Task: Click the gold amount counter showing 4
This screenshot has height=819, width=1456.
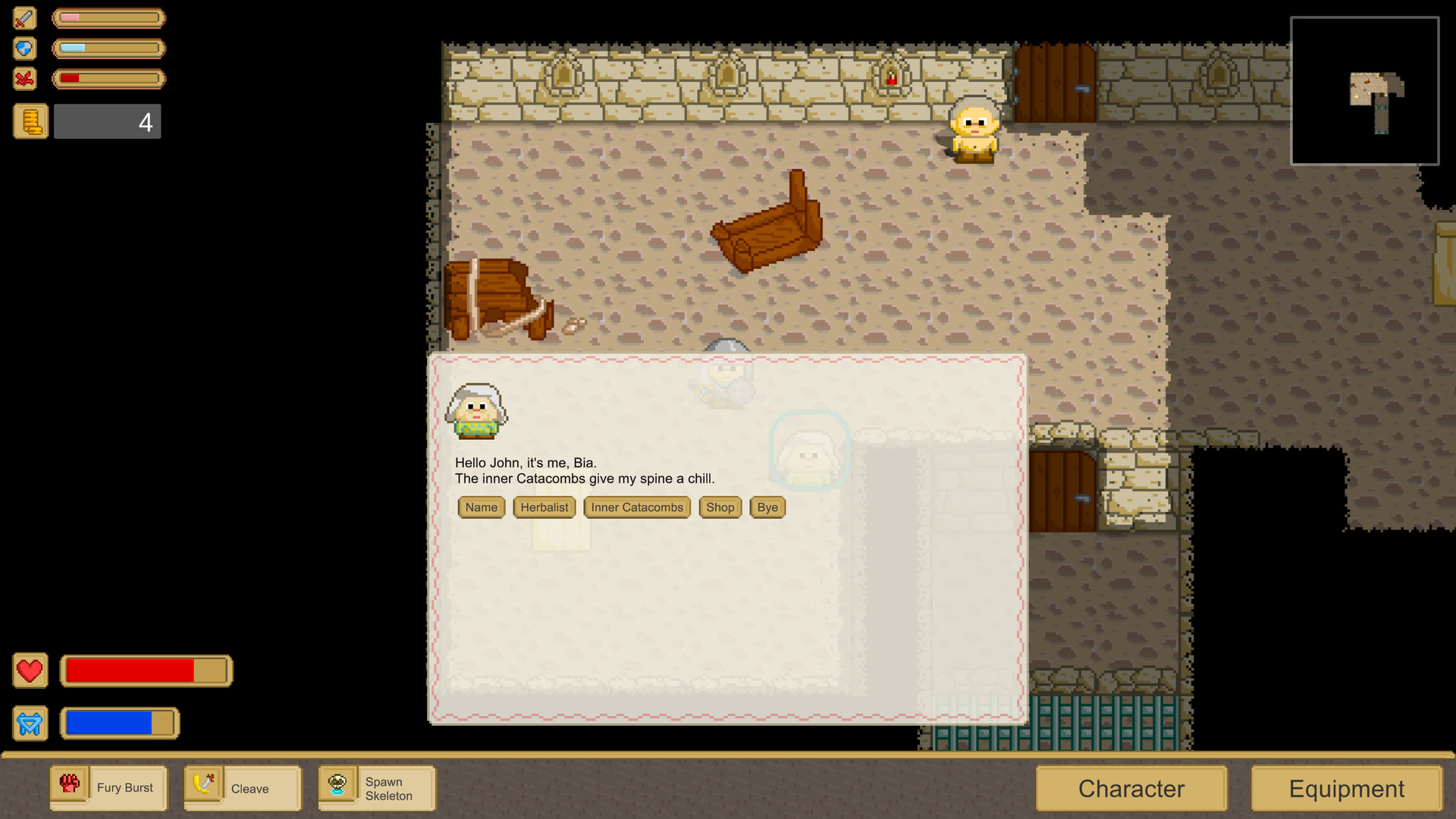Action: click(x=107, y=121)
